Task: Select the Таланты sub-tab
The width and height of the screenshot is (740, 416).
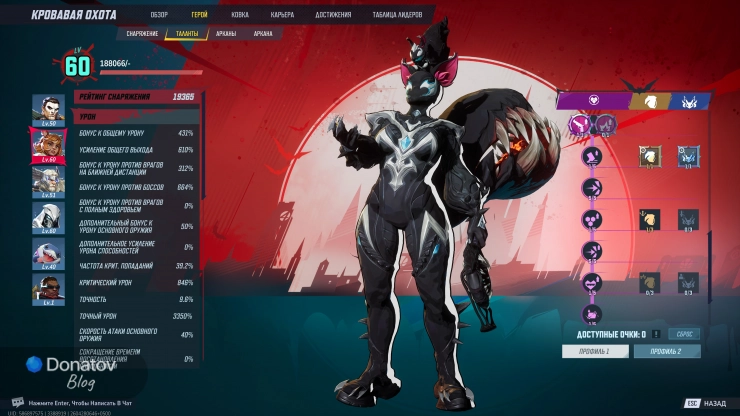Action: coord(188,33)
